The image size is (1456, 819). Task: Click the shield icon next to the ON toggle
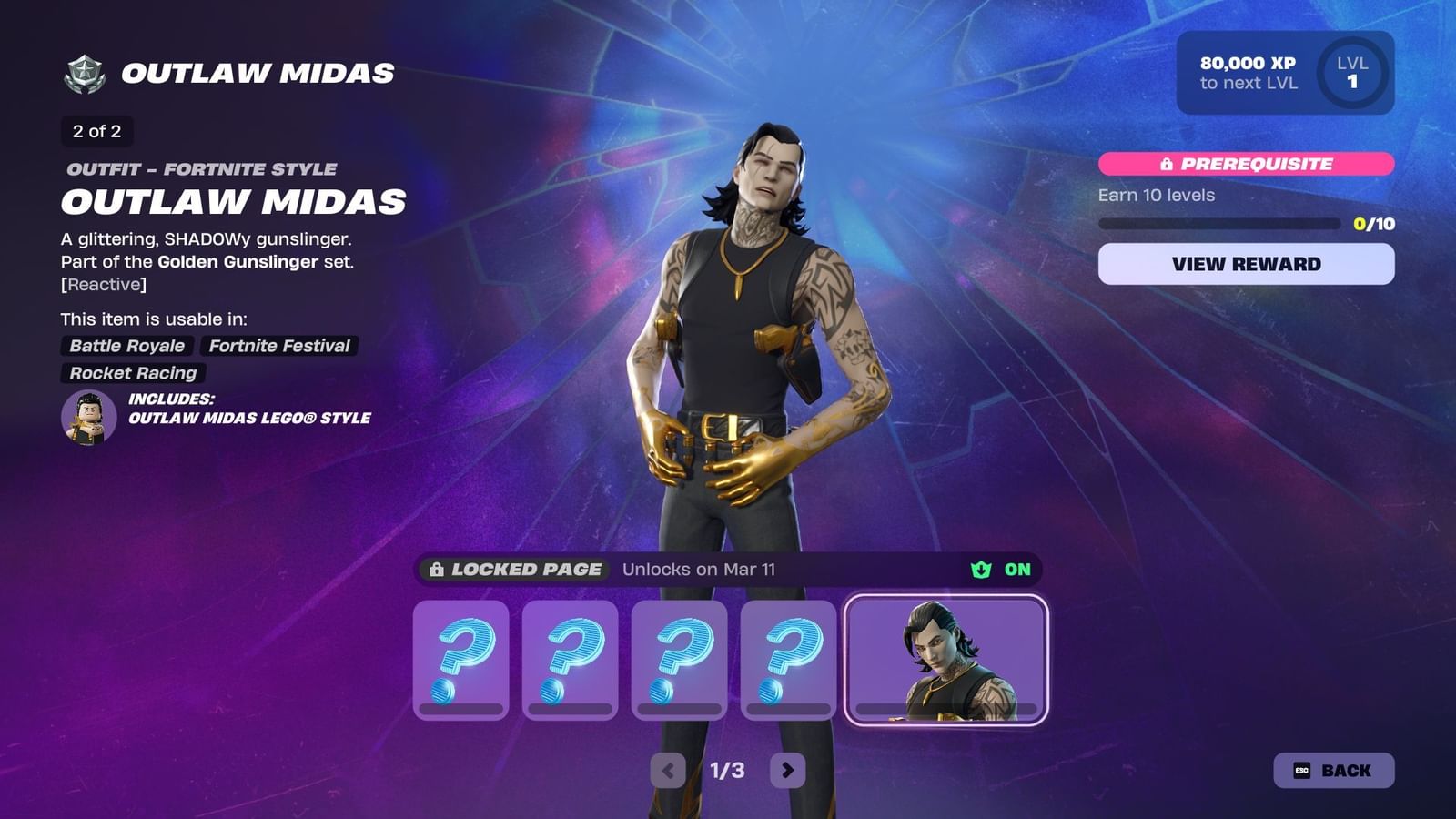pos(979,570)
